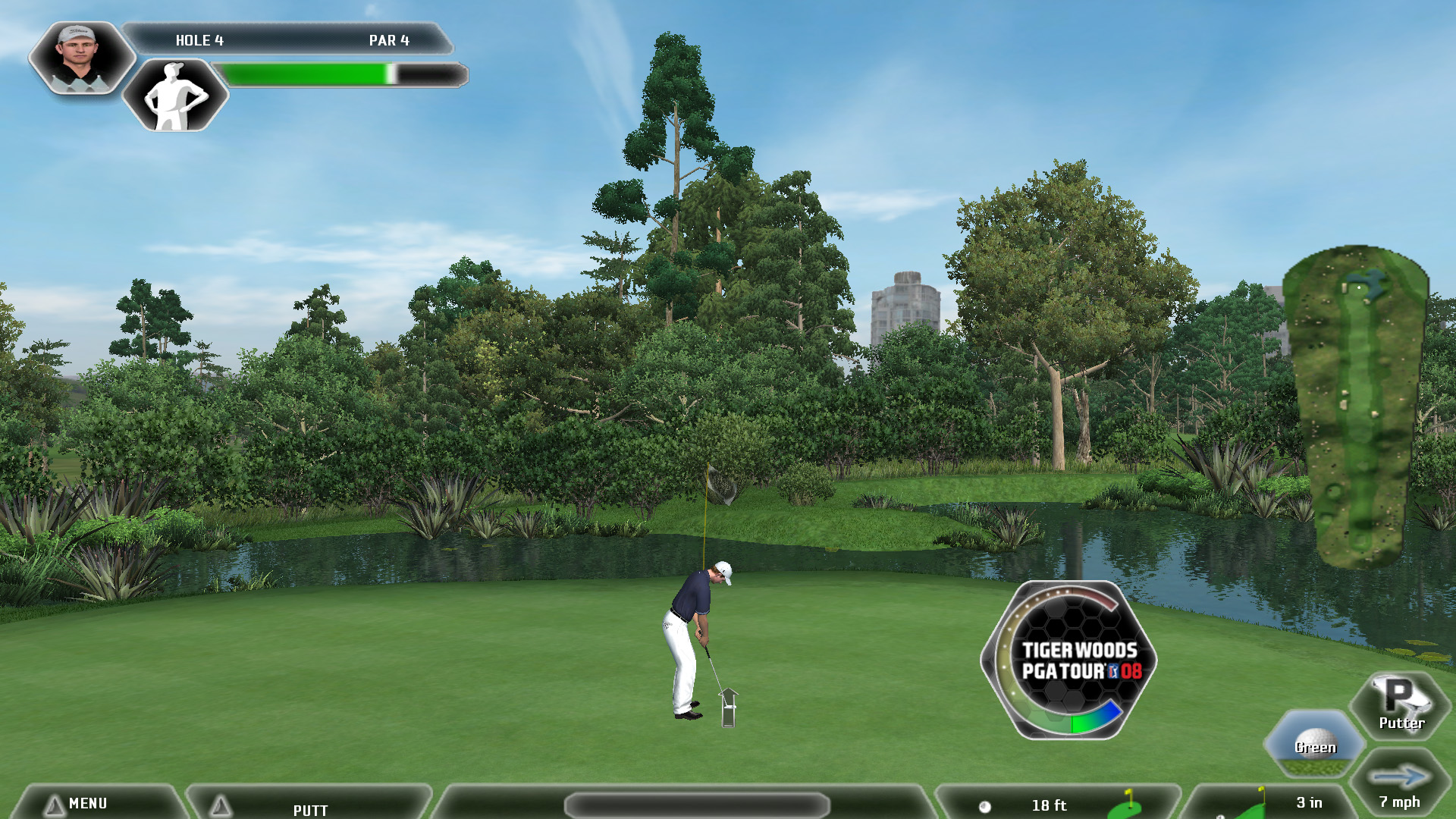Click the Tiger Woods swing meter

point(1069,660)
